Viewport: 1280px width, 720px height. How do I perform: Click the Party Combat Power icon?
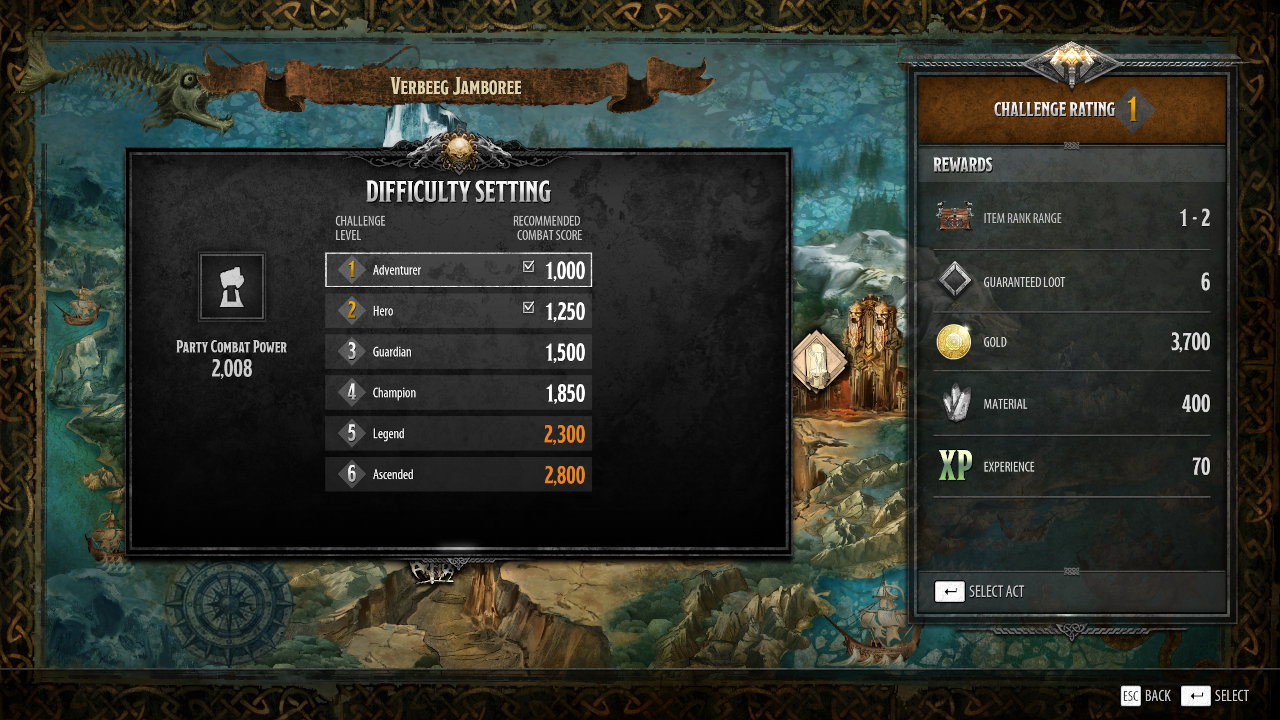(232, 287)
